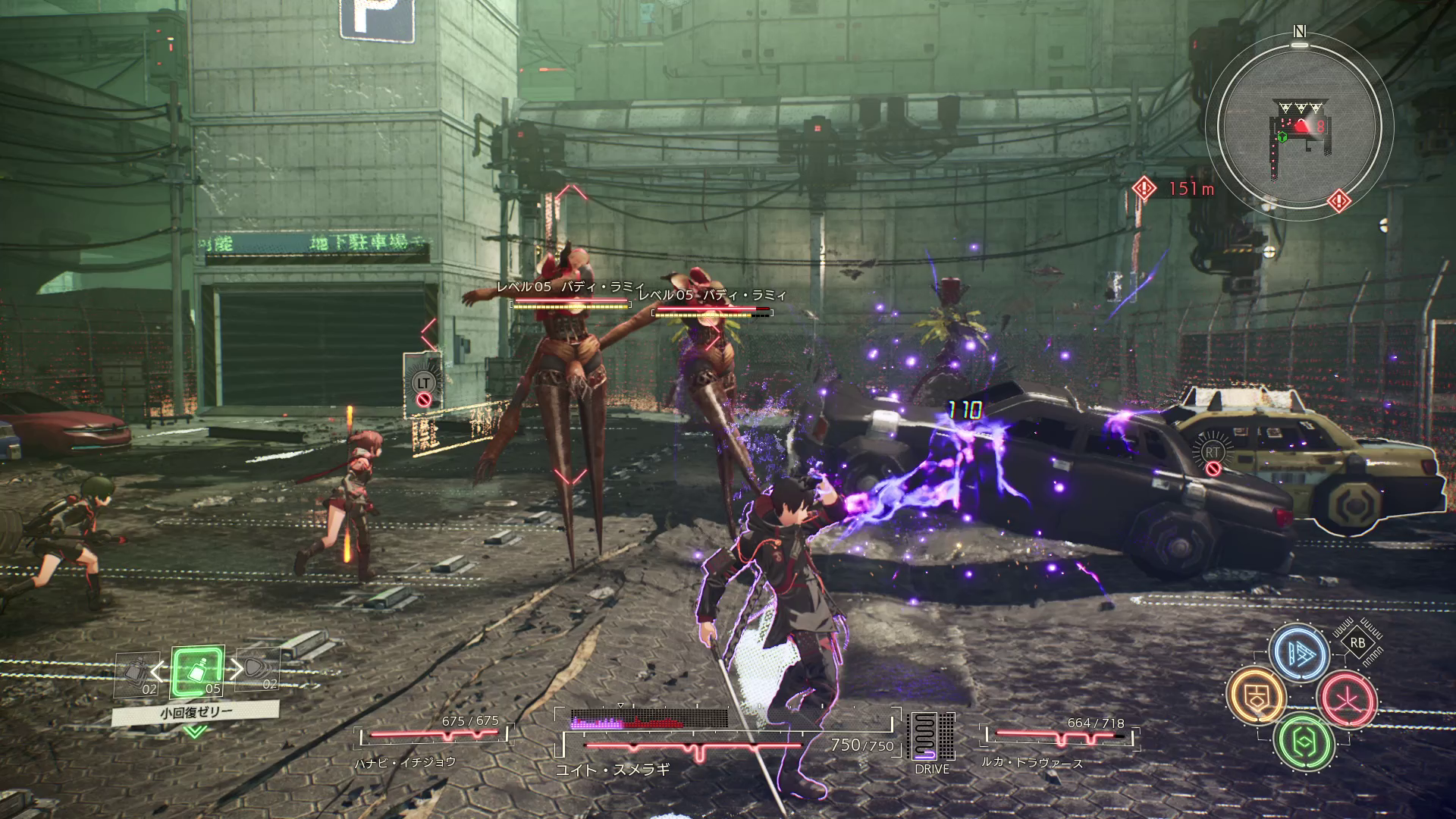Select the greyed triangular item slot
This screenshot has height=819, width=1456.
(x=258, y=672)
